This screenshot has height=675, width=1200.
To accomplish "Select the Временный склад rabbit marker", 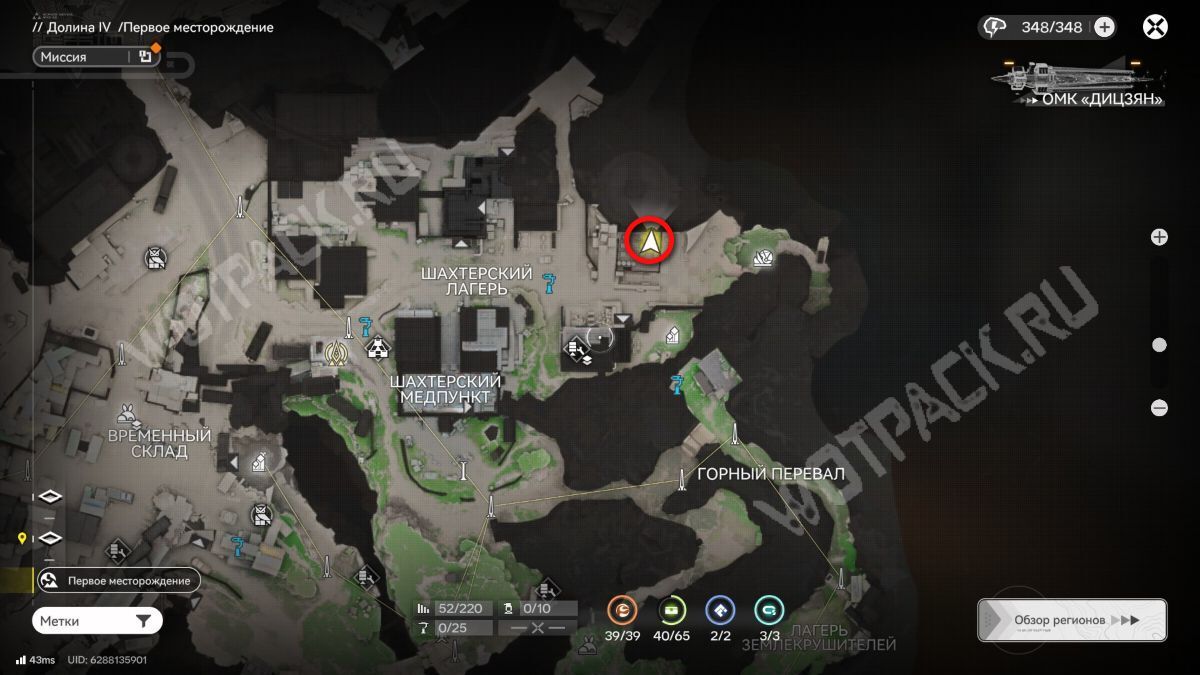I will tap(129, 411).
